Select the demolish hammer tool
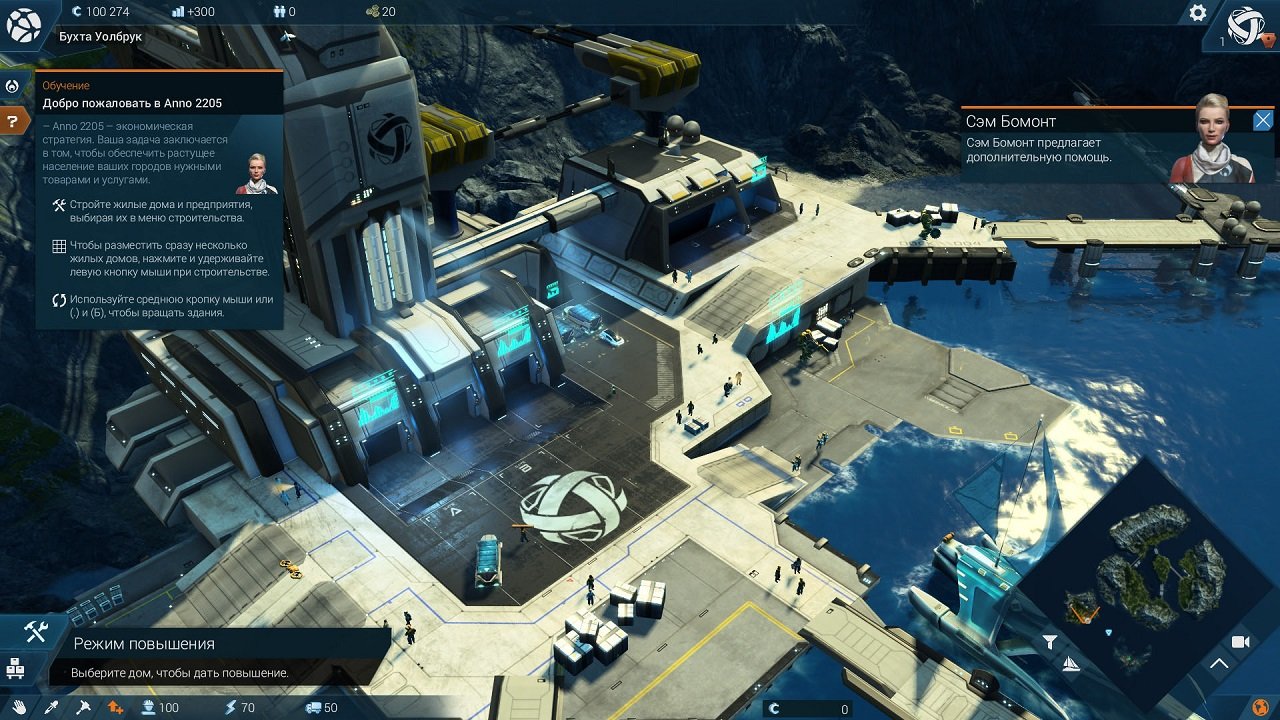This screenshot has height=720, width=1280. point(83,707)
